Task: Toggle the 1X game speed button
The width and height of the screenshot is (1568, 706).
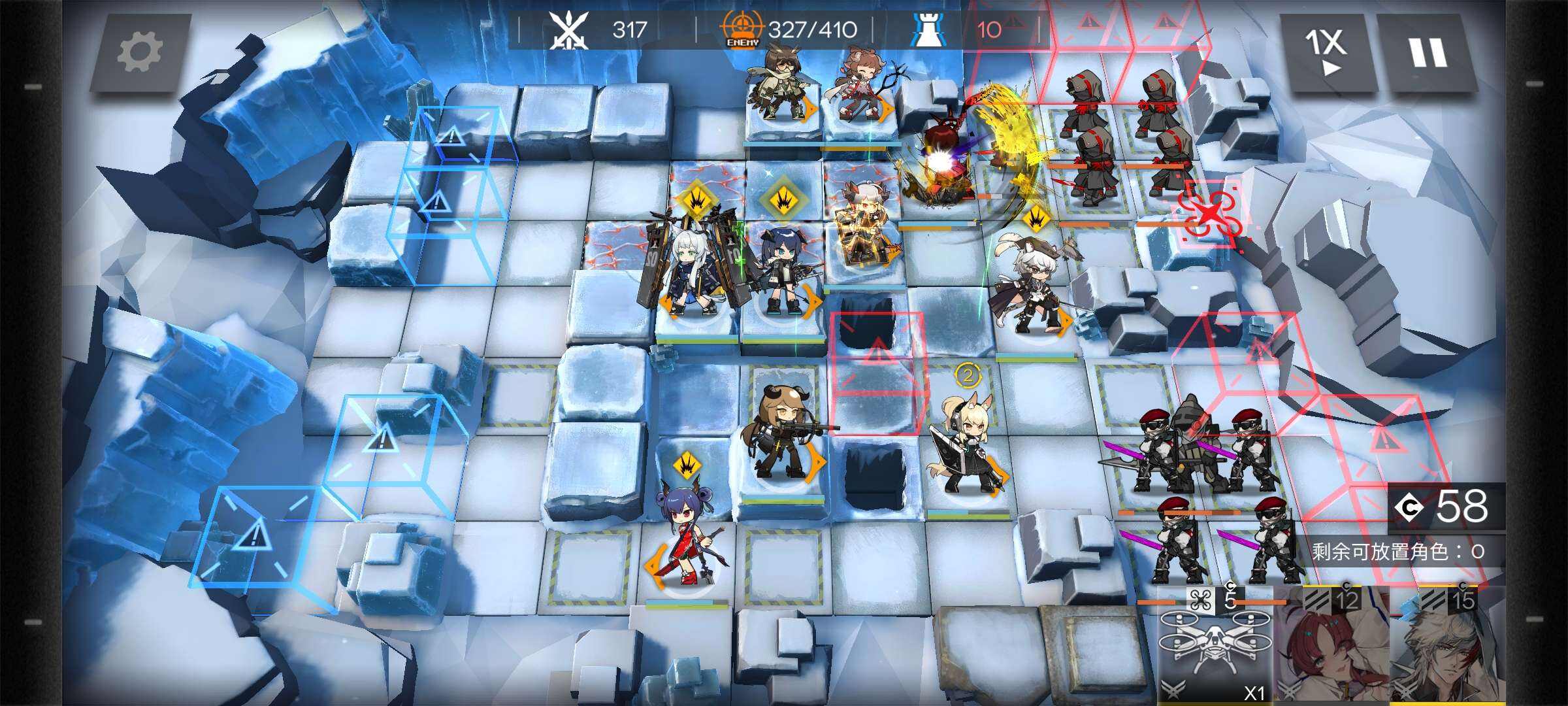Action: coord(1326,52)
